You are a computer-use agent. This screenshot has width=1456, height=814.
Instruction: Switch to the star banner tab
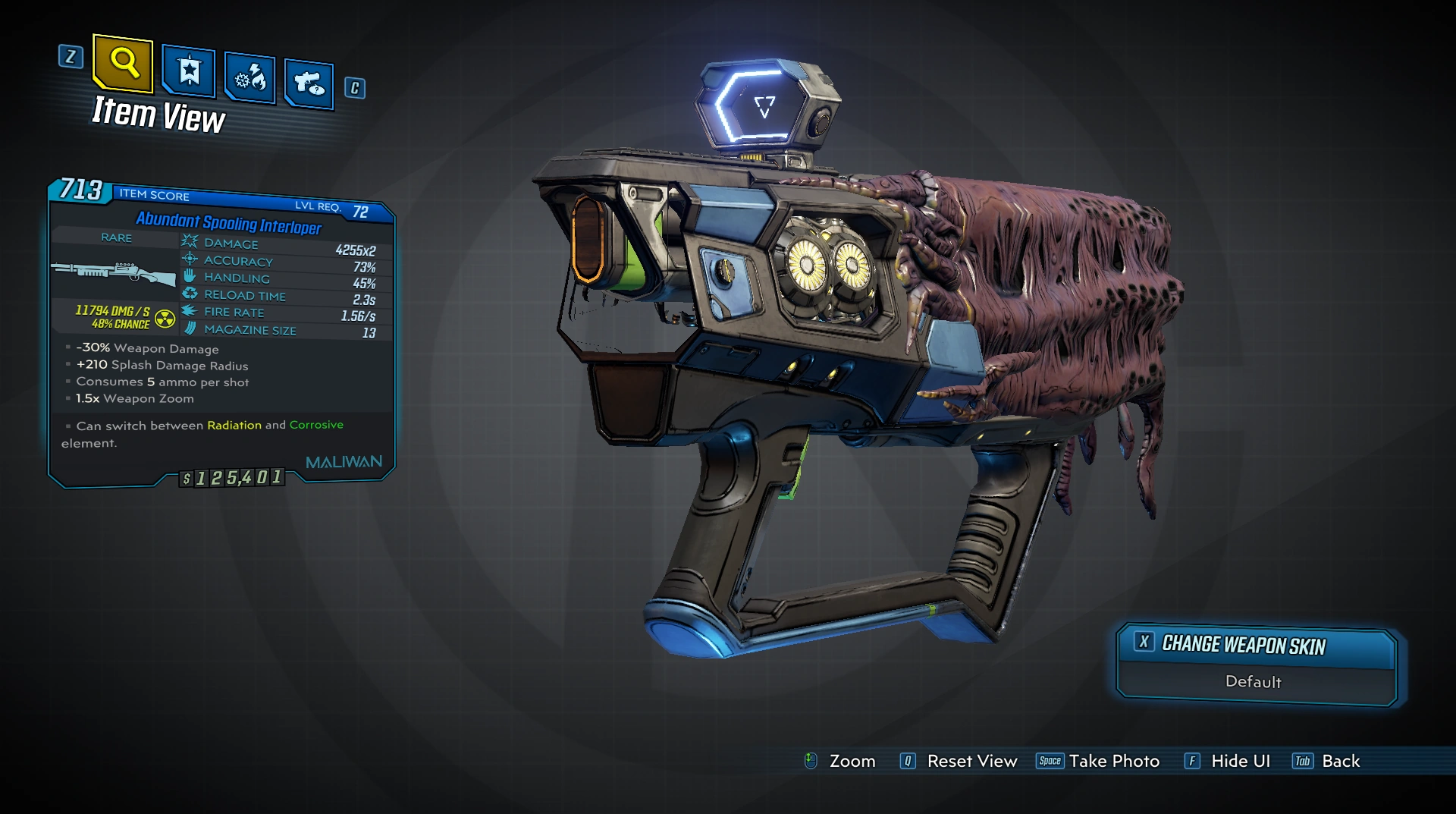click(x=189, y=71)
